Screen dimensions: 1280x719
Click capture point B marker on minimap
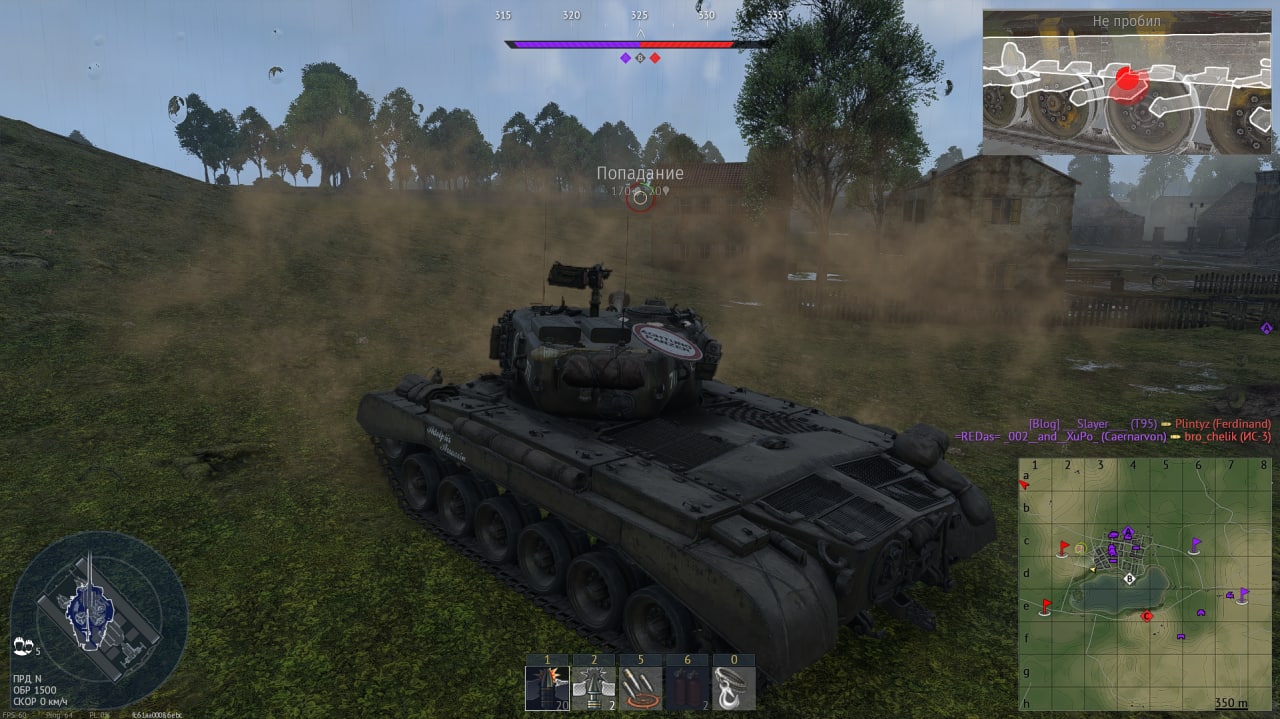(1130, 578)
